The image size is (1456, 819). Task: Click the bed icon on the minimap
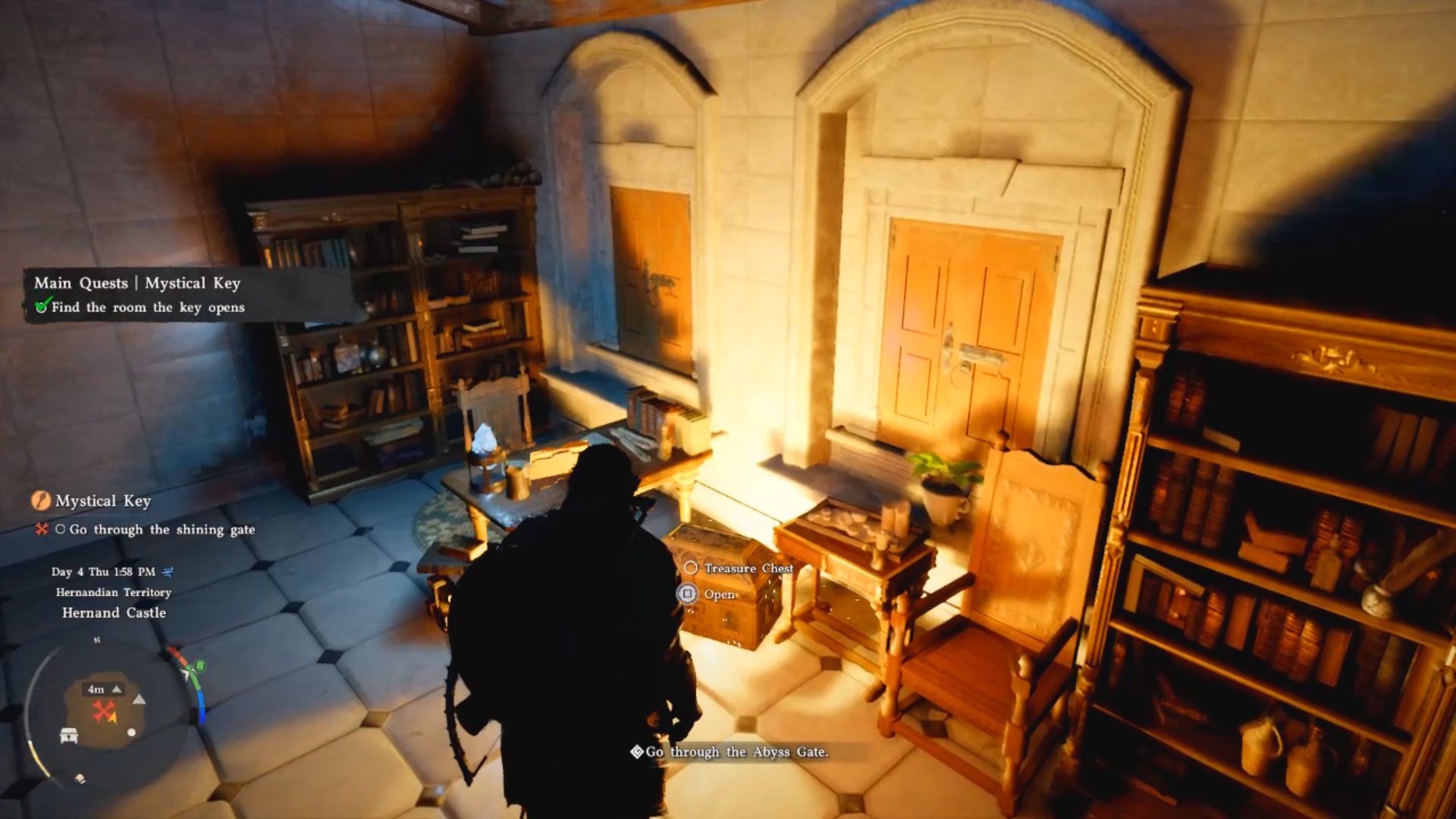(69, 735)
